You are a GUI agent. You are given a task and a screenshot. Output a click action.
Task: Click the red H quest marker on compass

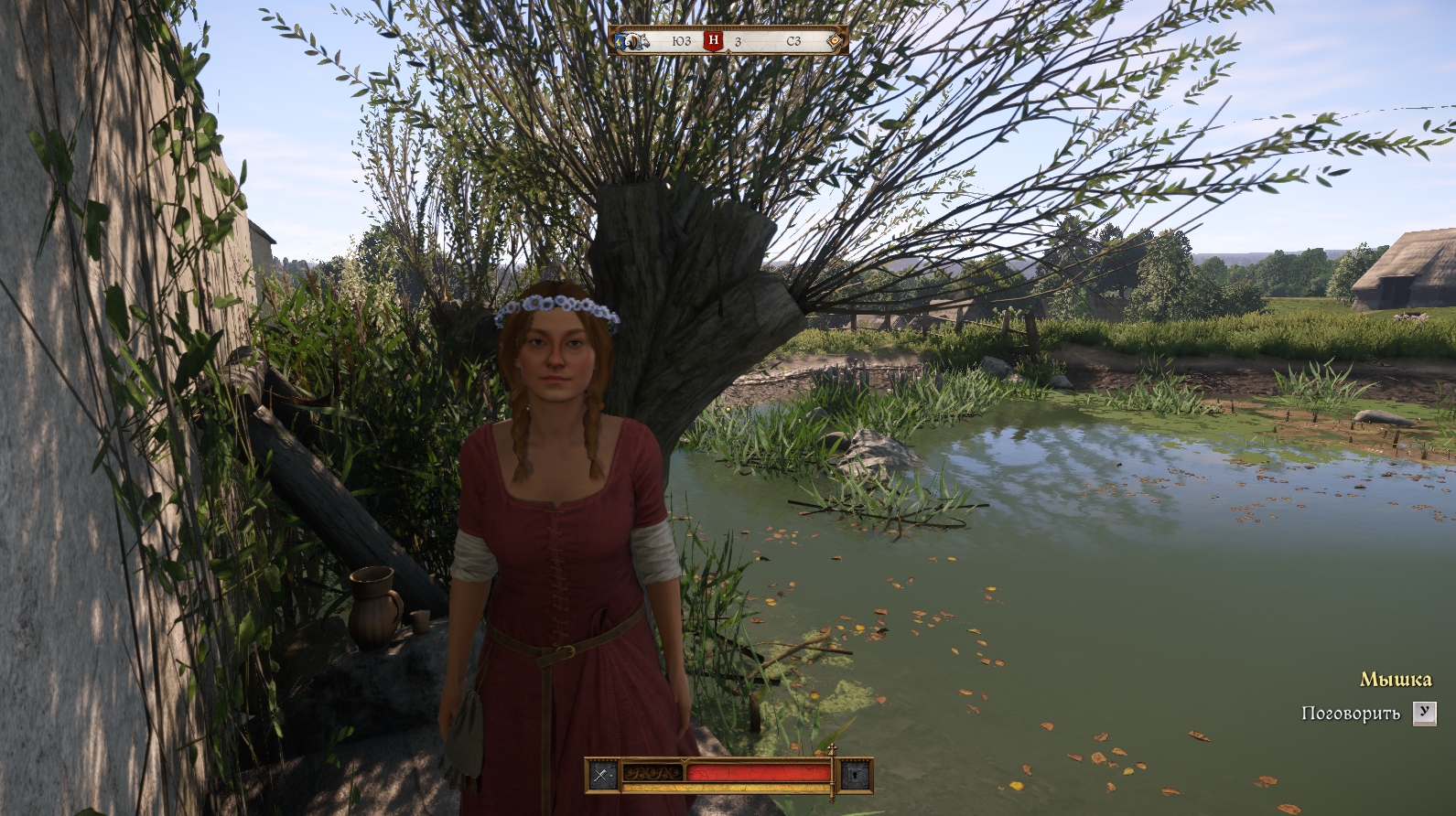(714, 41)
